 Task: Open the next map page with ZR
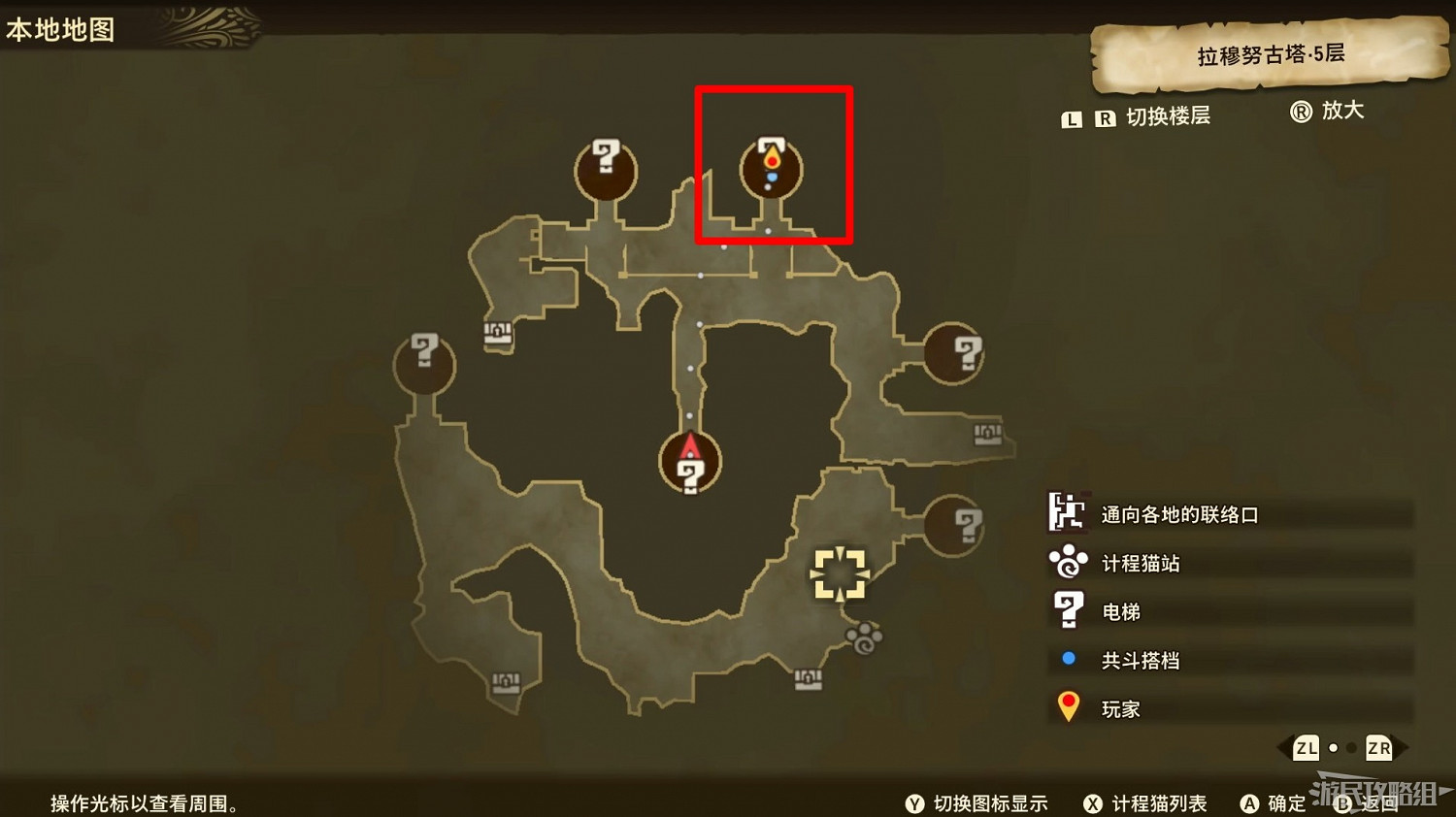1378,748
